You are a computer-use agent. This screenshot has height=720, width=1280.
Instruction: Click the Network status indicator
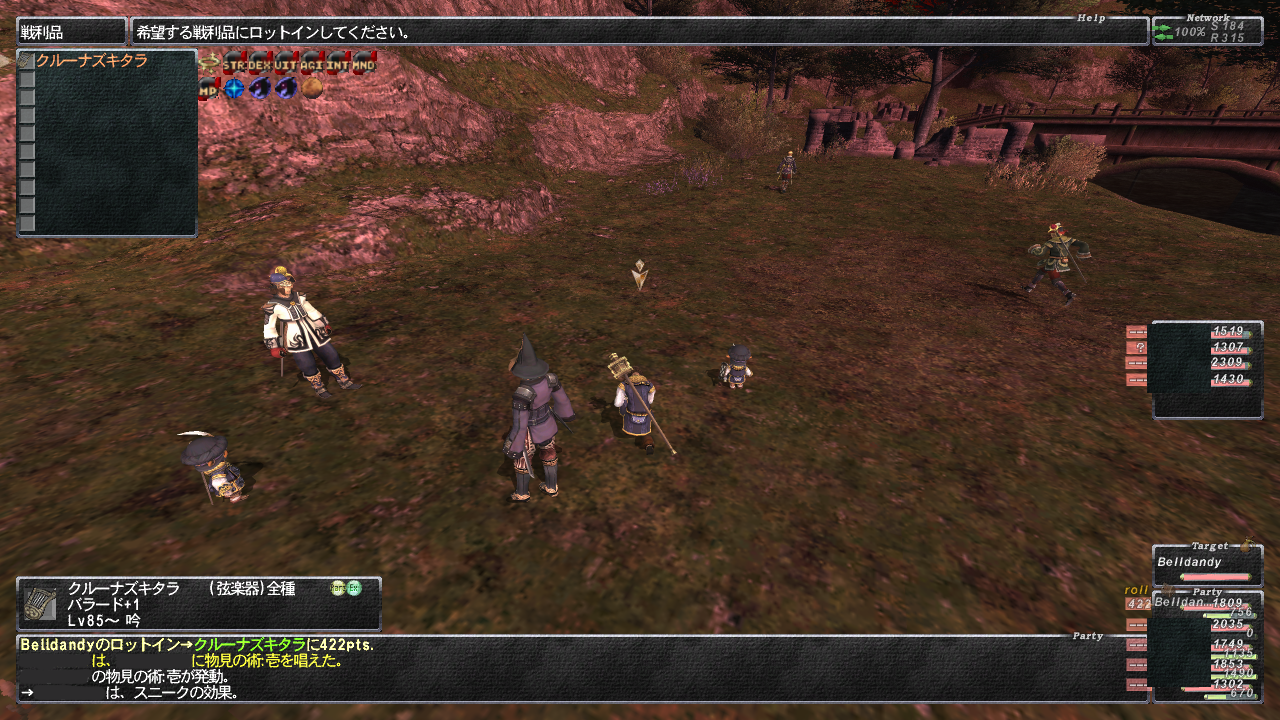pos(1206,31)
